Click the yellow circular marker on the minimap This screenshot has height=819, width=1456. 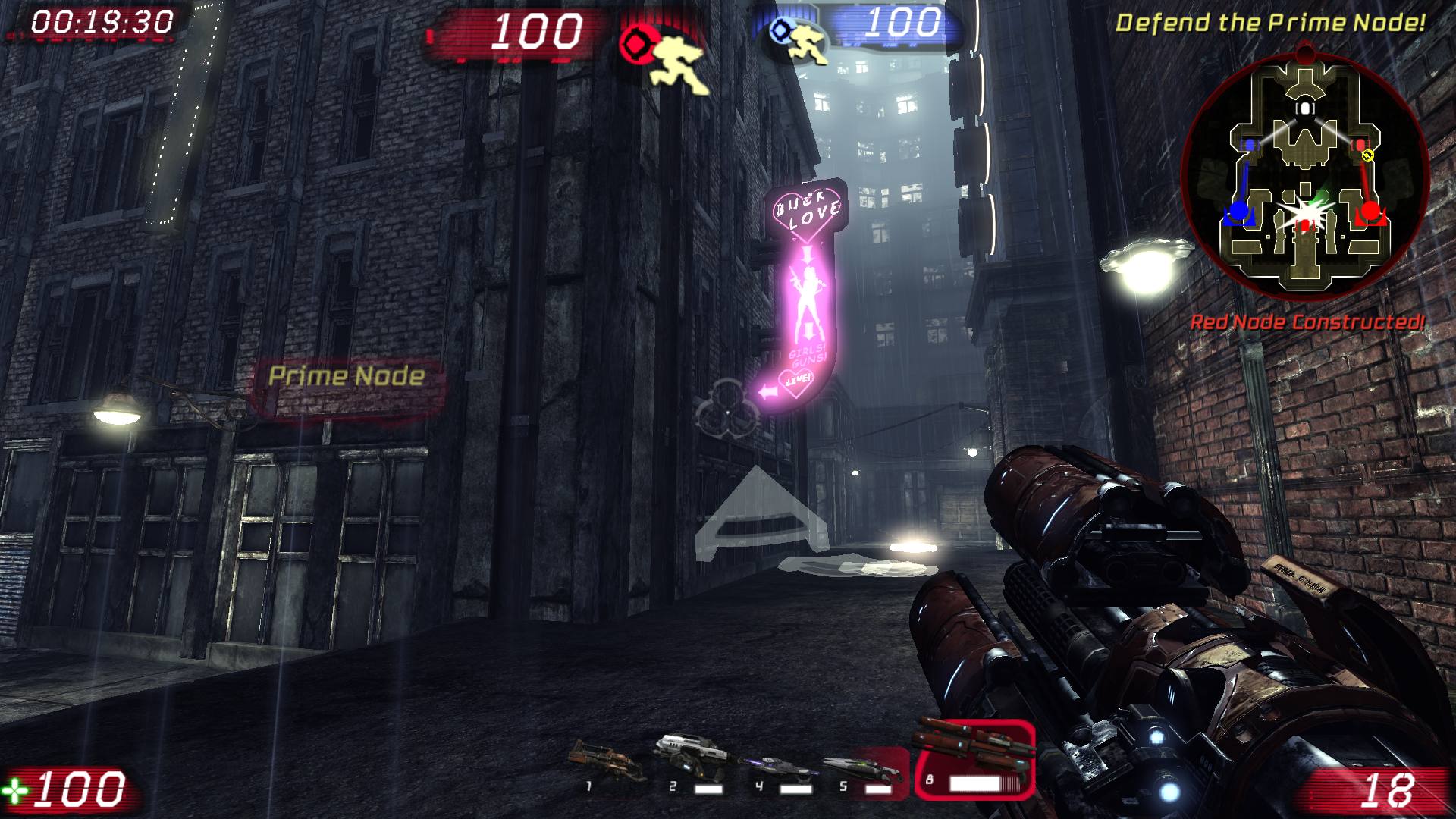(1367, 155)
